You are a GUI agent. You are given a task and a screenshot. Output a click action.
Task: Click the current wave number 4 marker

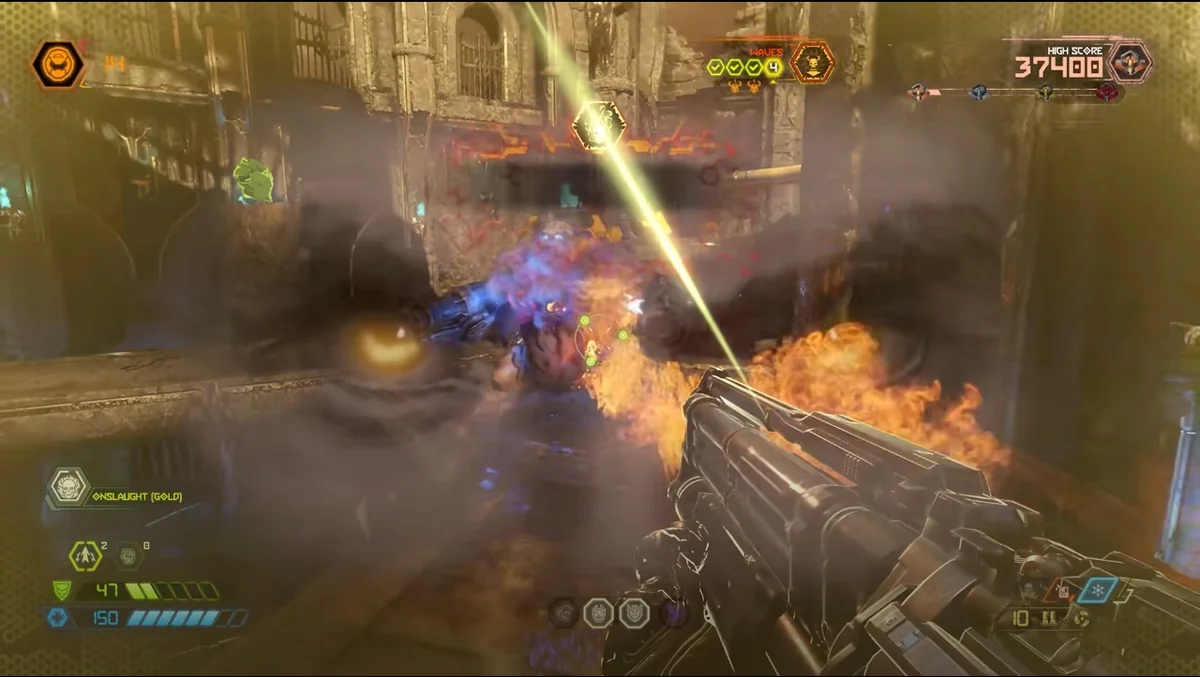[774, 67]
